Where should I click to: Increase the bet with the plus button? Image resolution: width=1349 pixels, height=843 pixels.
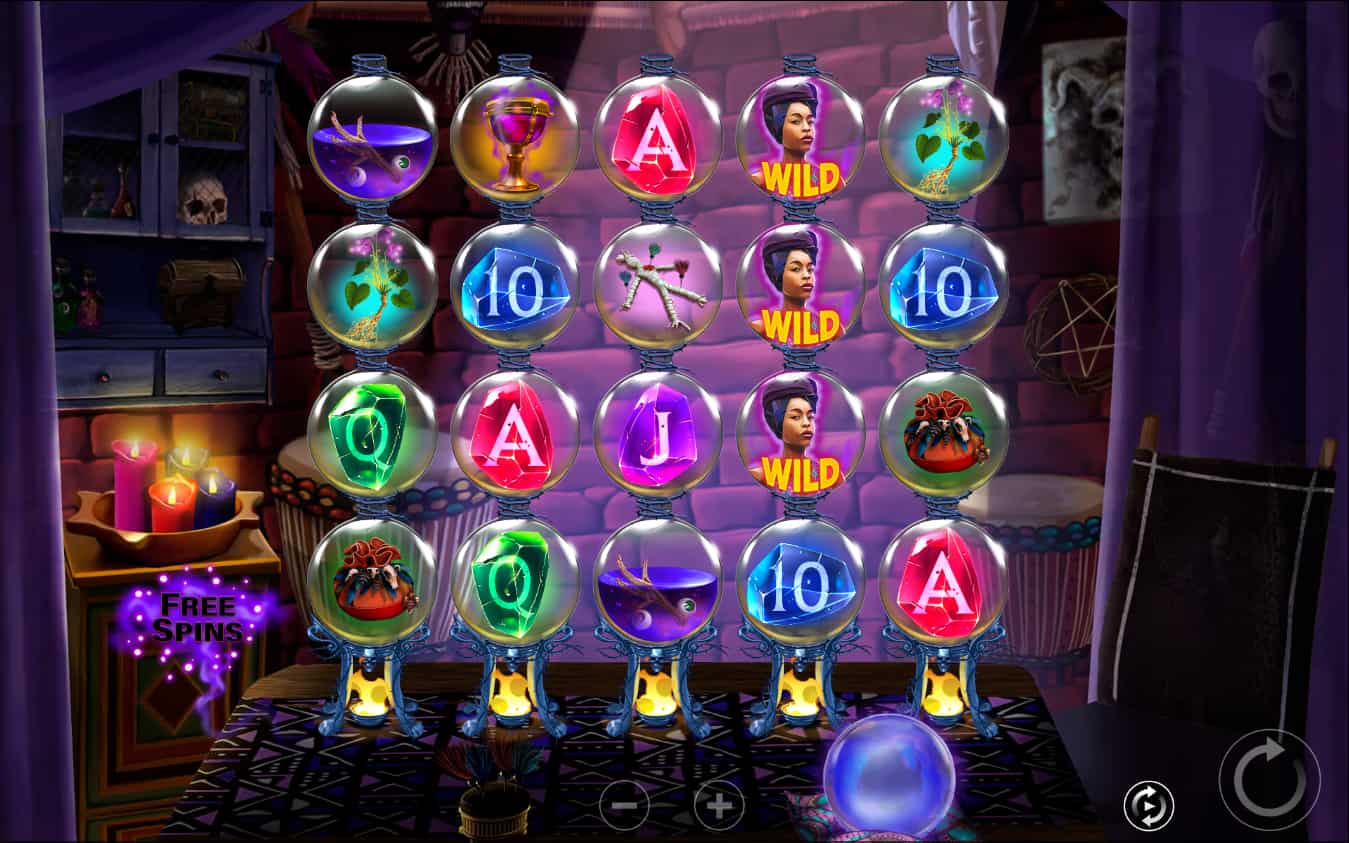tap(719, 804)
